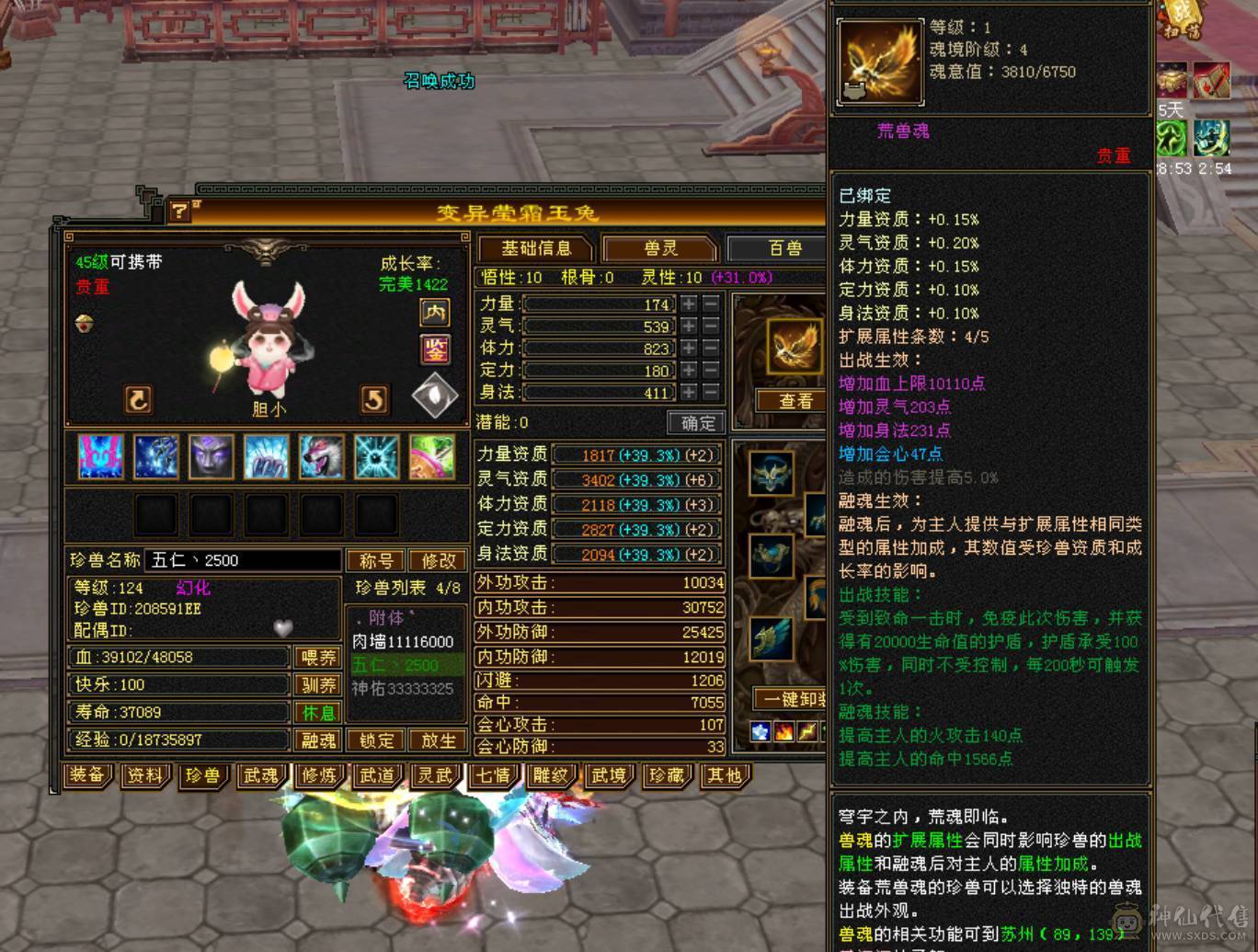Decrease 灵气 with its minus stepper
The height and width of the screenshot is (952, 1258).
[712, 326]
